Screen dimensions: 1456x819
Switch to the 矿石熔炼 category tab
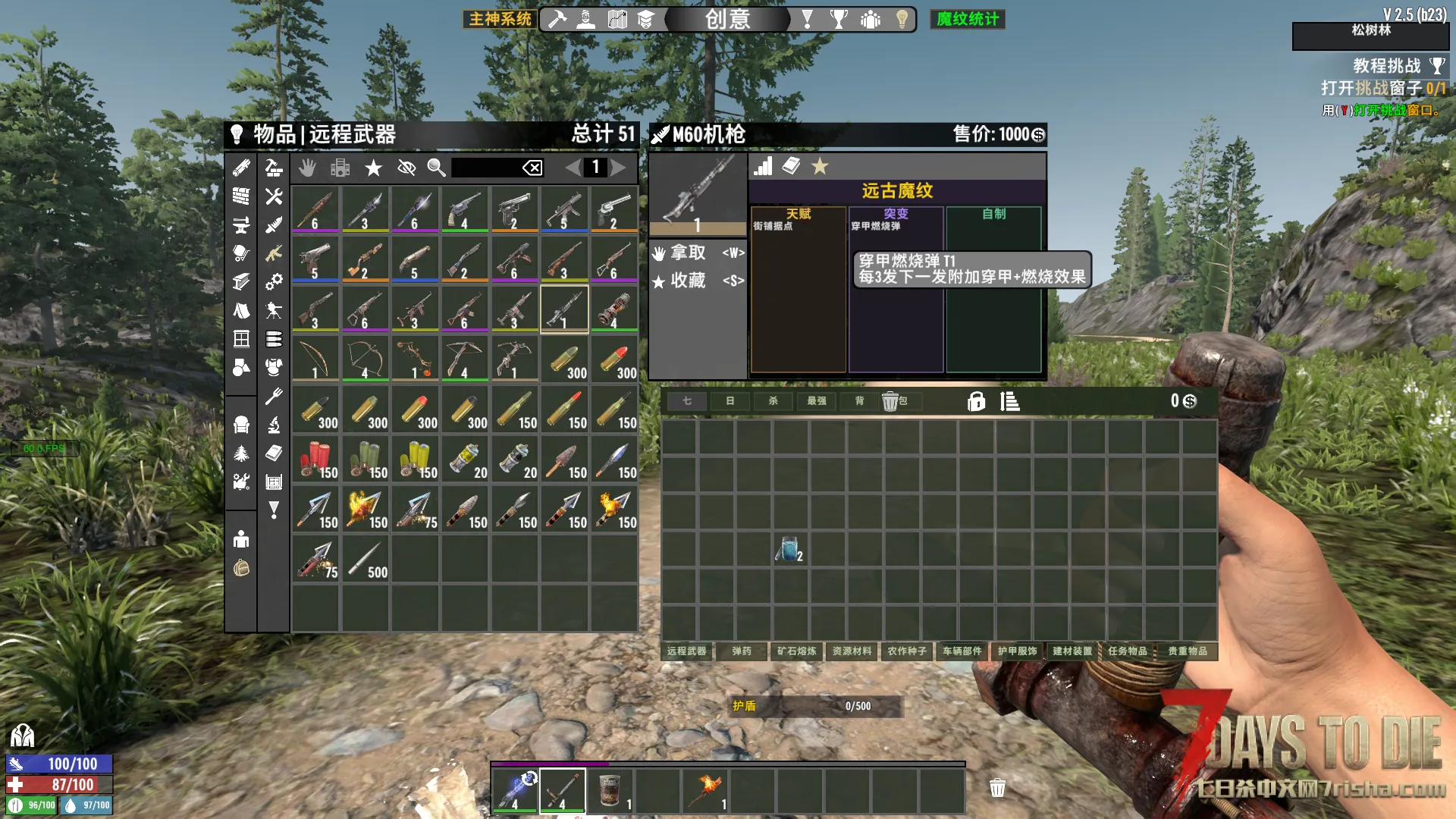(797, 651)
